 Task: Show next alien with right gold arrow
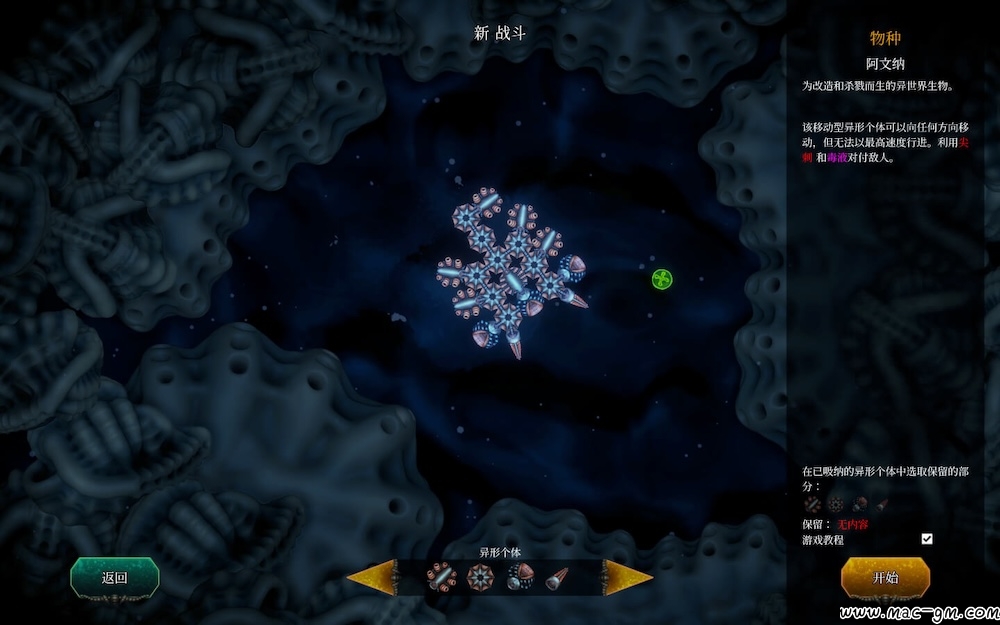coord(628,577)
